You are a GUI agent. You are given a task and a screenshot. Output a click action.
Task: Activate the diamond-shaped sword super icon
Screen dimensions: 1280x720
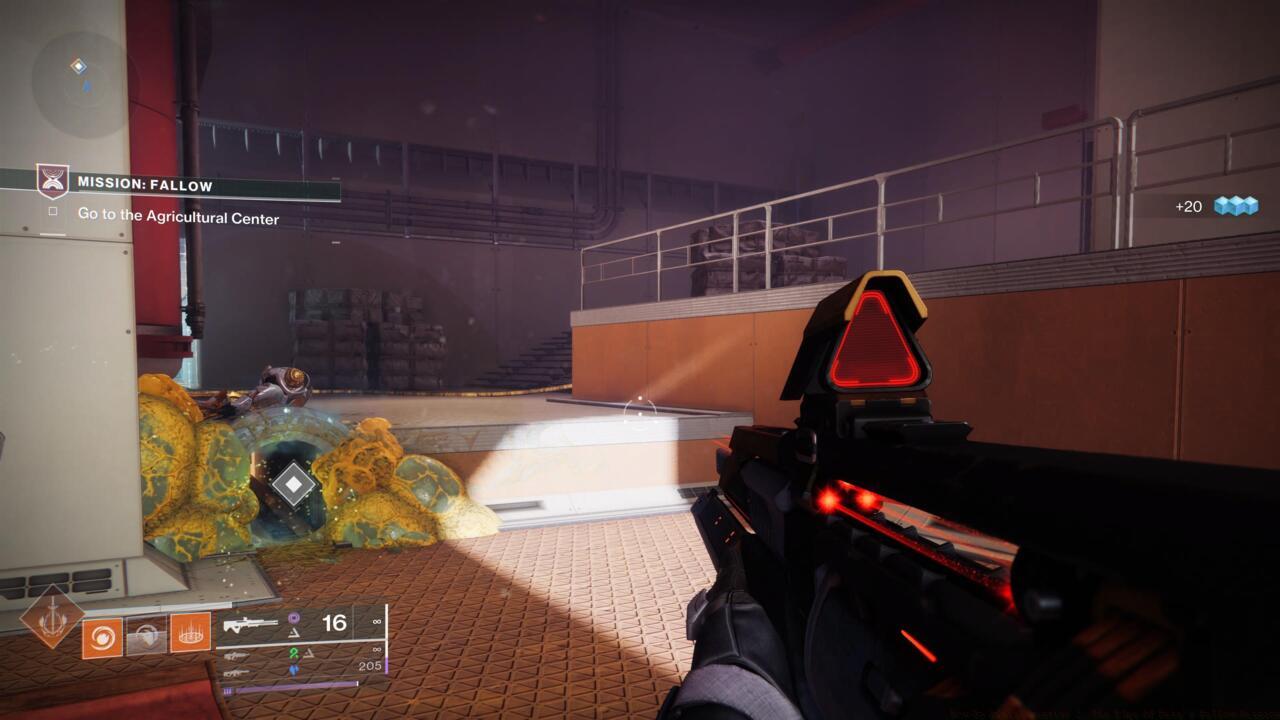51,617
